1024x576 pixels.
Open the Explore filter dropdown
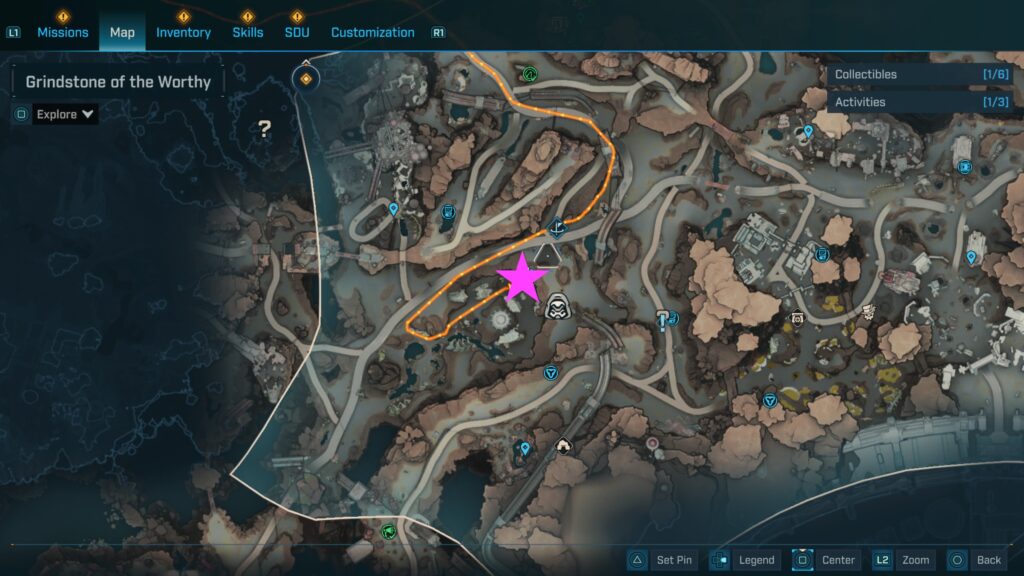(65, 114)
